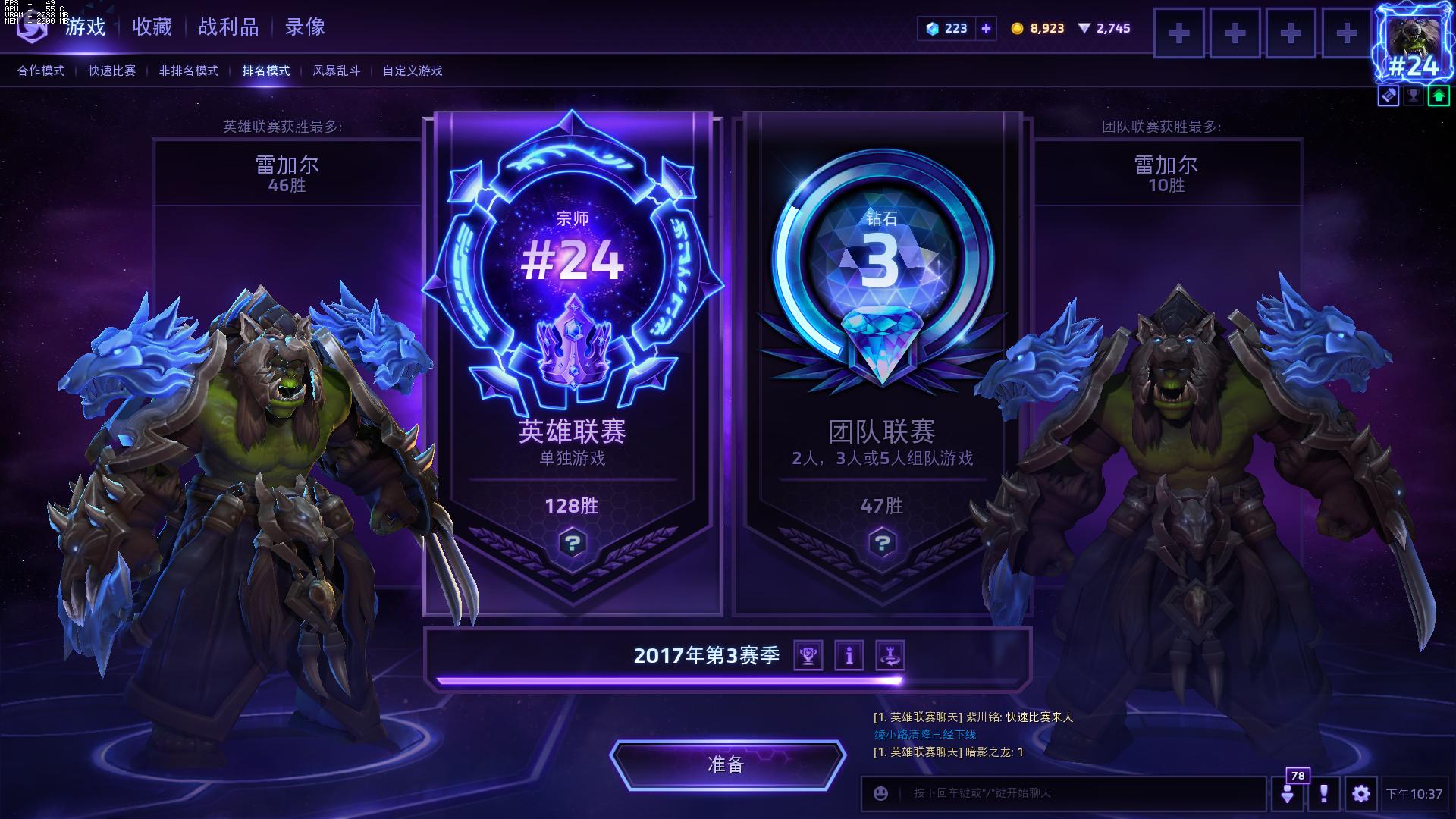Open the 录像 replays menu
This screenshot has width=1456, height=819.
305,27
